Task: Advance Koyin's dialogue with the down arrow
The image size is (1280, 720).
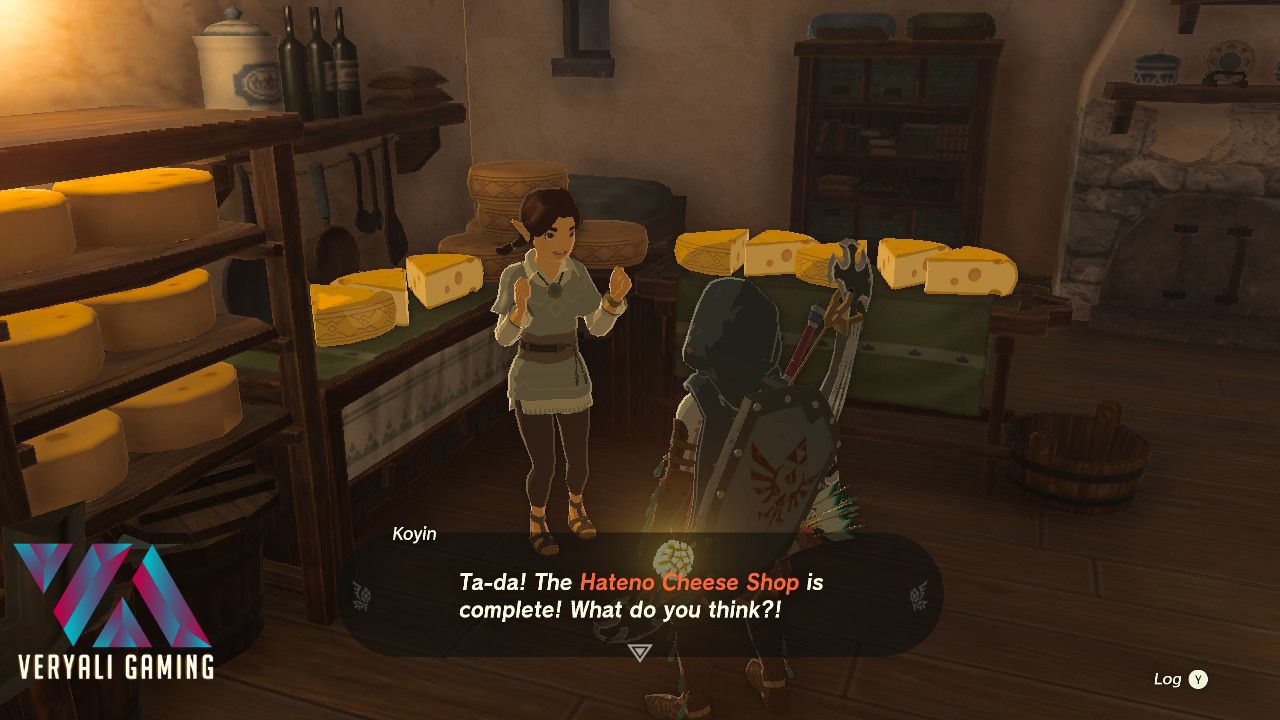Action: tap(640, 652)
